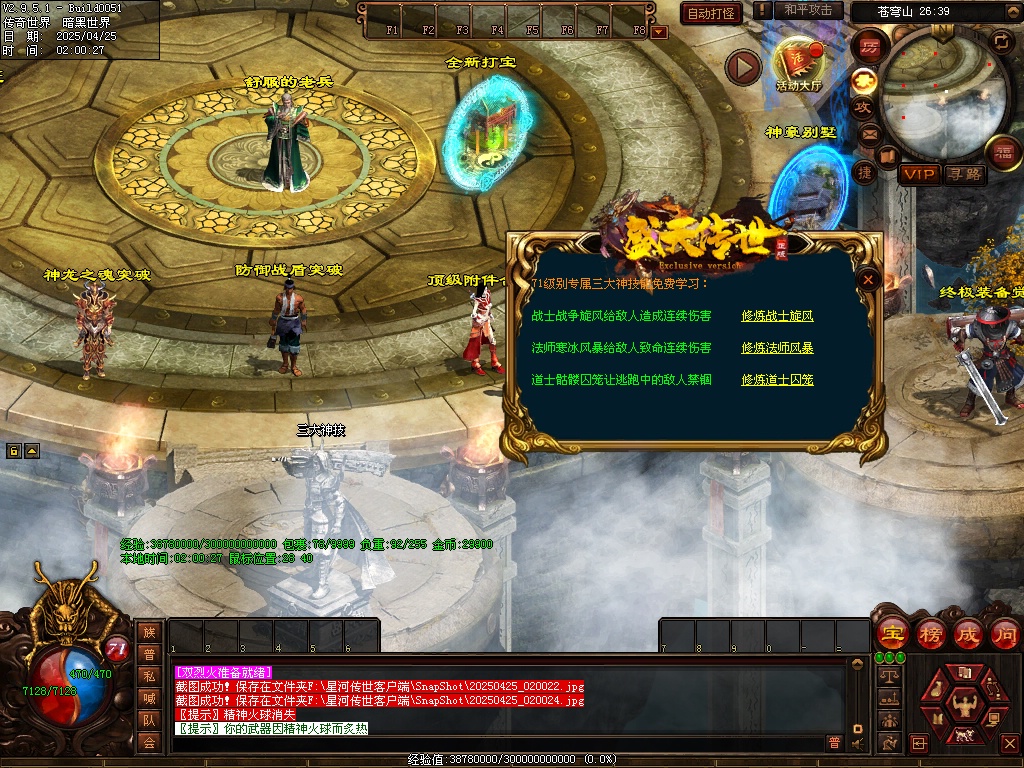Open the 成 achievements round button
1024x768 pixels.
tap(969, 633)
